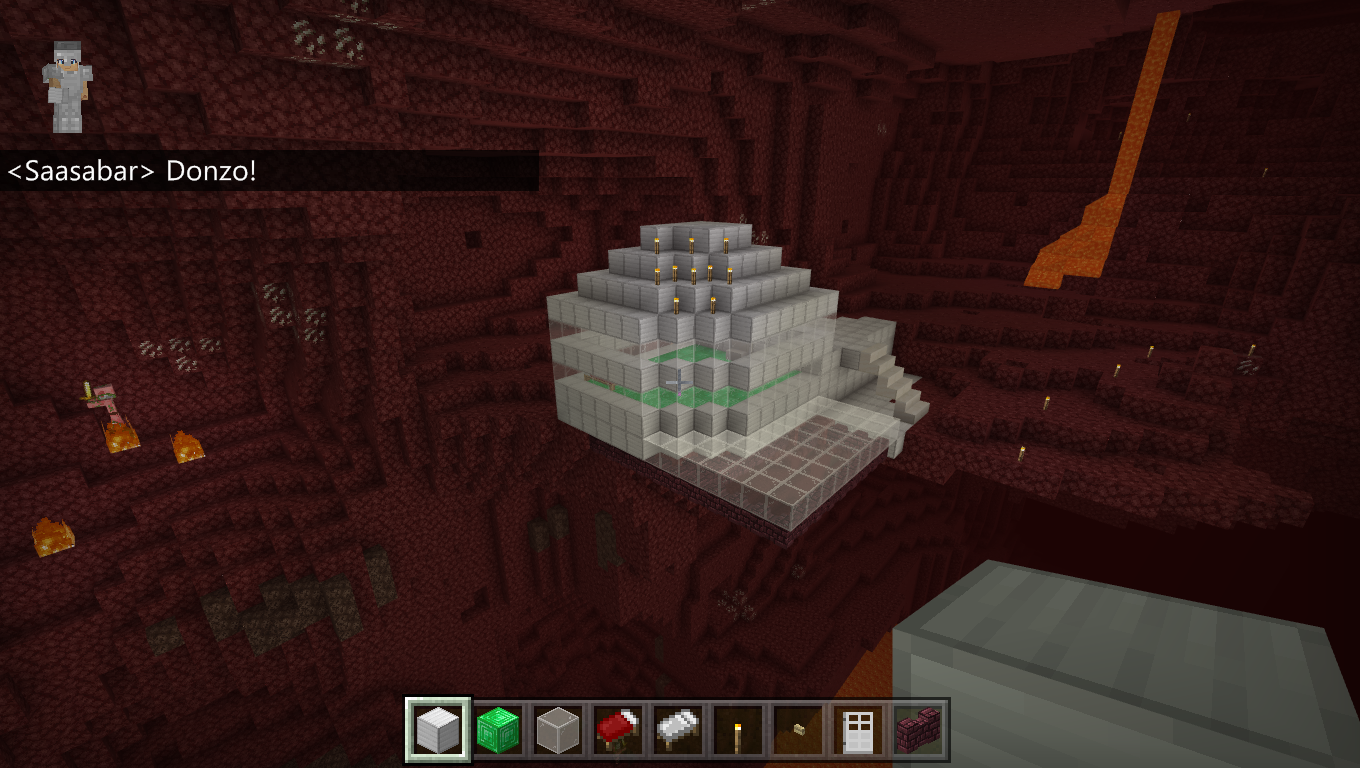This screenshot has width=1360, height=768.
Task: Select the nether brick fence slot
Action: 917,730
